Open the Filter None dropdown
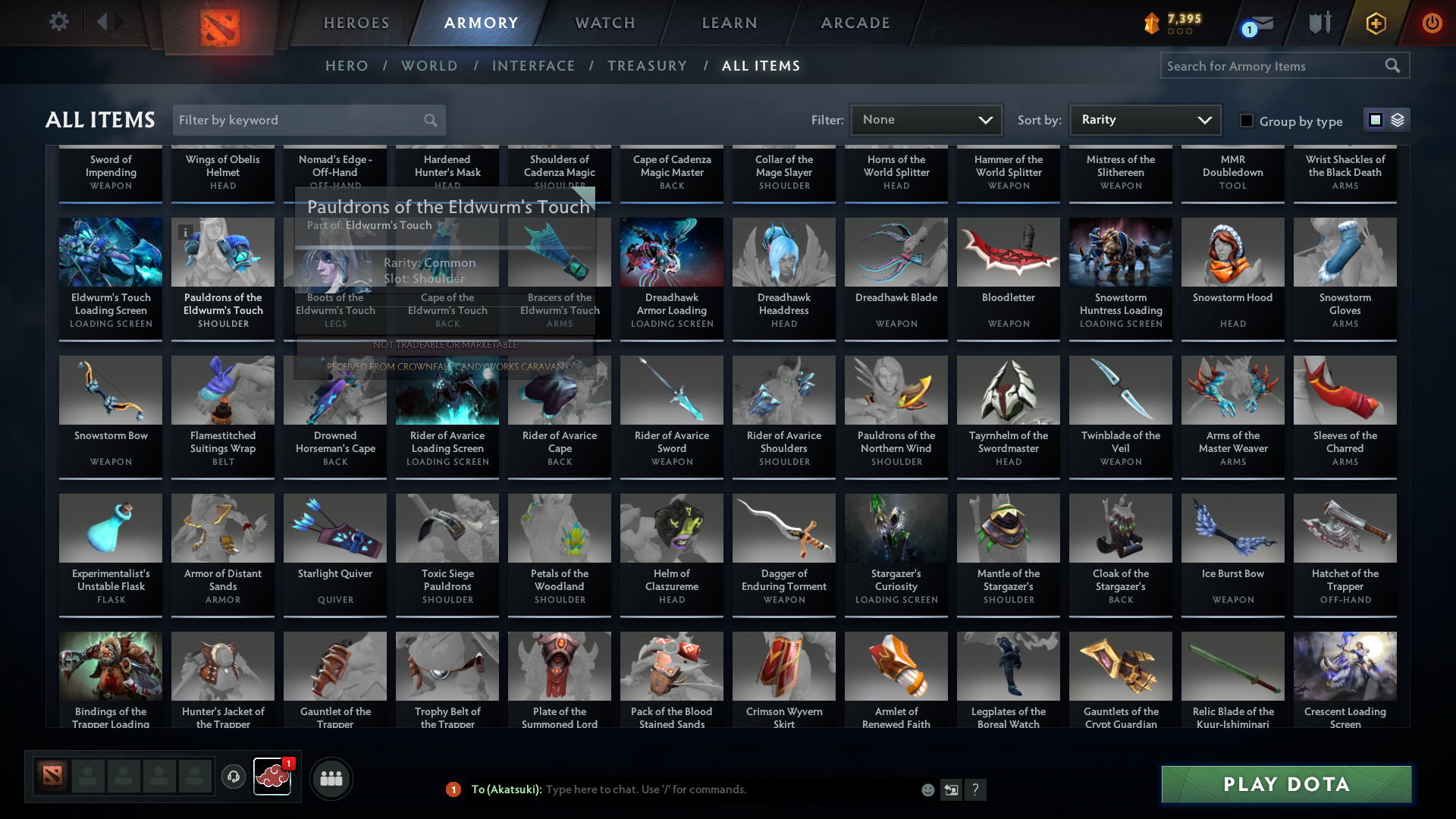This screenshot has height=819, width=1456. 925,119
